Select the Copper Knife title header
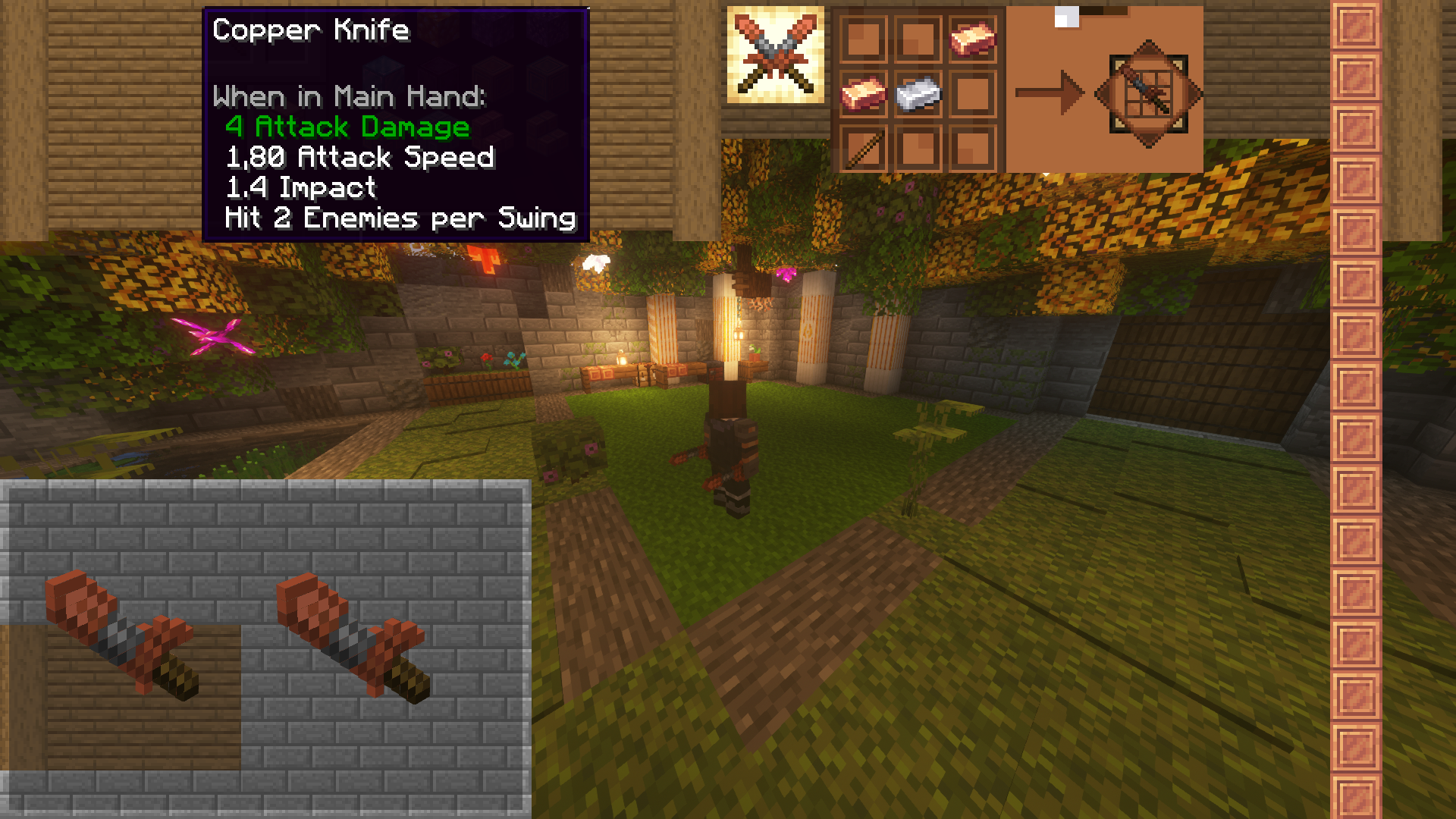 pyautogui.click(x=311, y=30)
